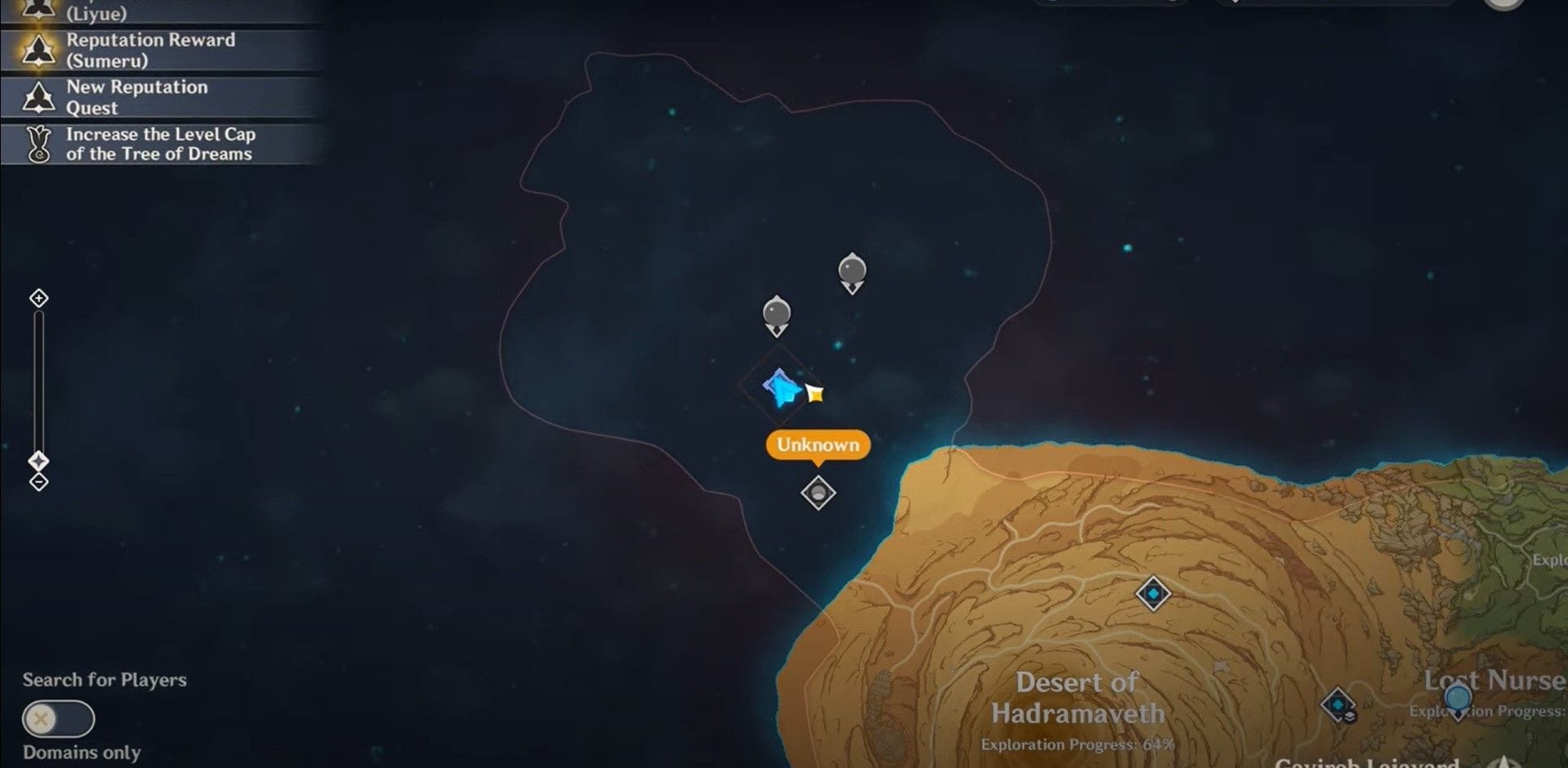Viewport: 1568px width, 768px height.
Task: Click the gray marker below the Unknown label
Action: tap(817, 492)
